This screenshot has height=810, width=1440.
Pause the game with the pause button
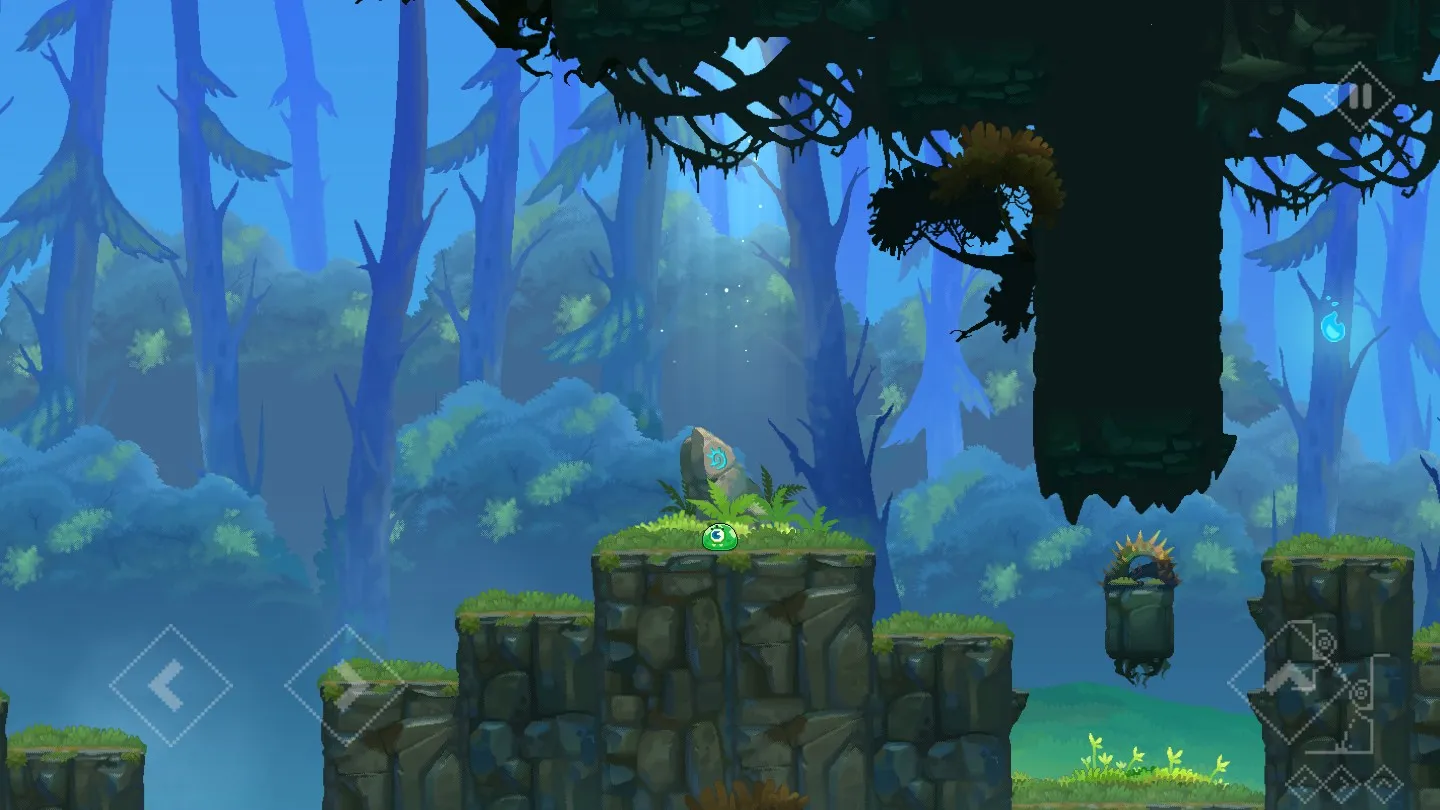coord(1359,97)
